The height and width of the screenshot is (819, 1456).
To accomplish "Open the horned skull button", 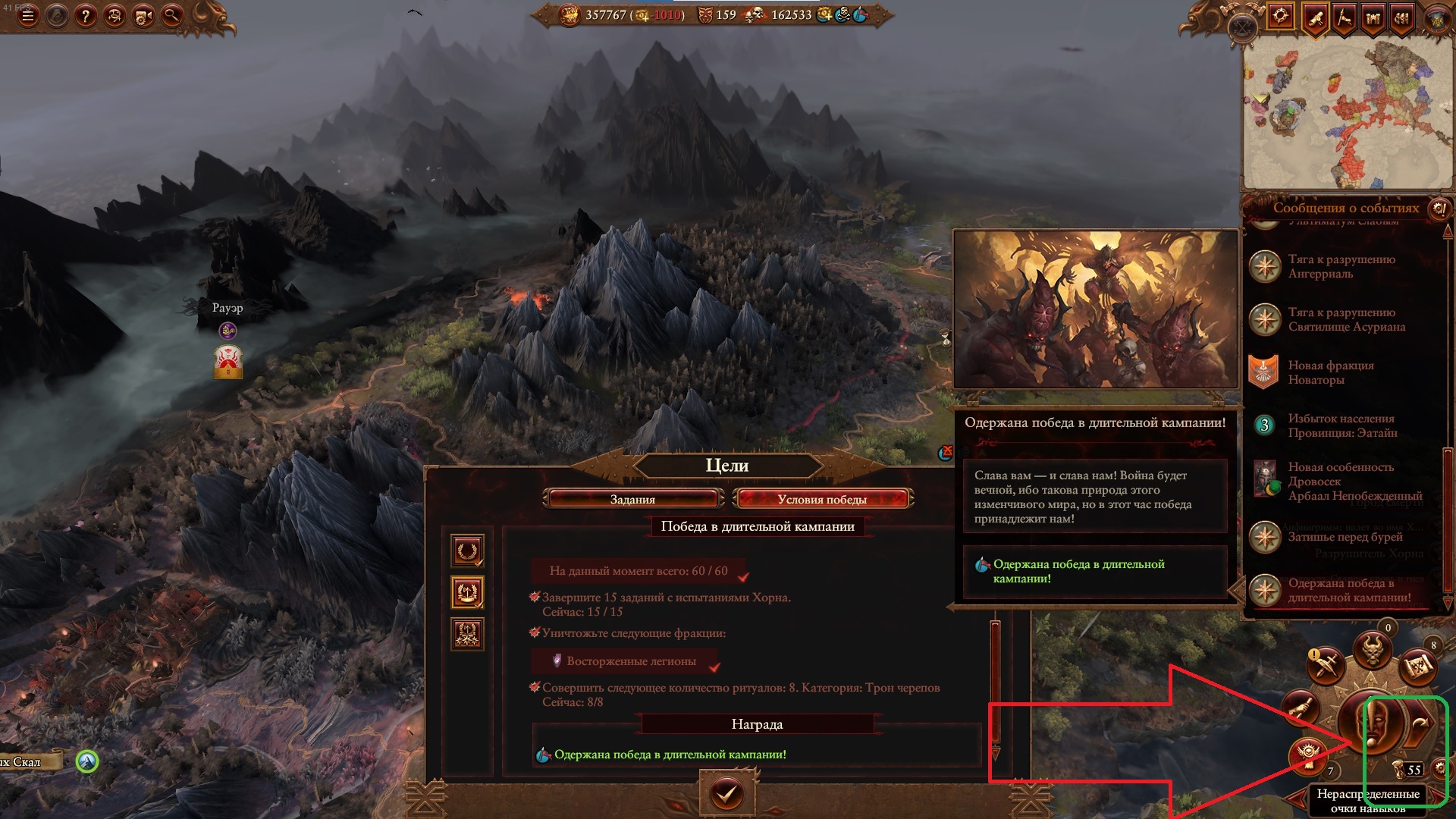I will (x=1373, y=651).
